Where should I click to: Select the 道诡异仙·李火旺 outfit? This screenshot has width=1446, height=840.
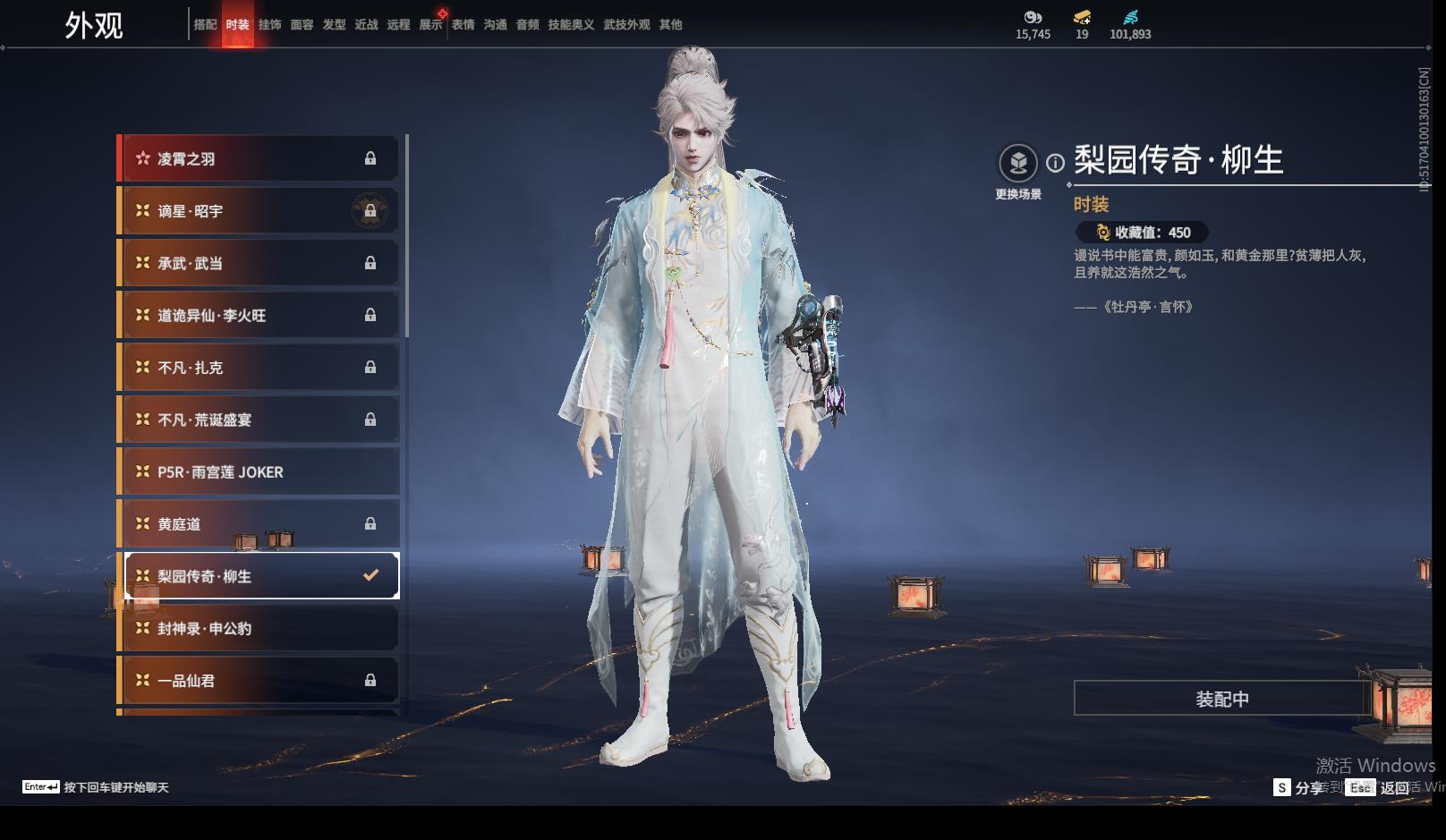[259, 316]
